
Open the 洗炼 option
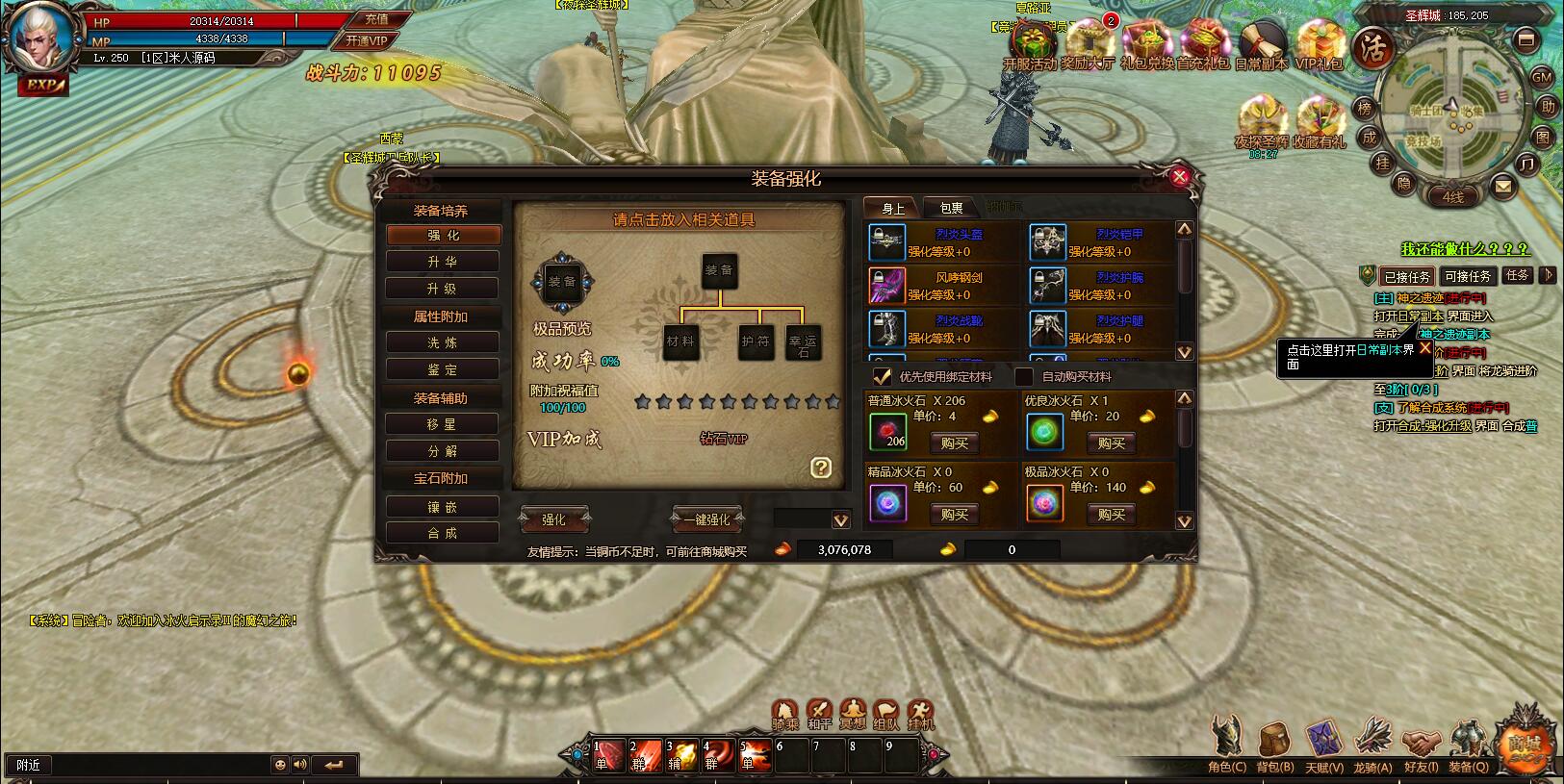(443, 342)
